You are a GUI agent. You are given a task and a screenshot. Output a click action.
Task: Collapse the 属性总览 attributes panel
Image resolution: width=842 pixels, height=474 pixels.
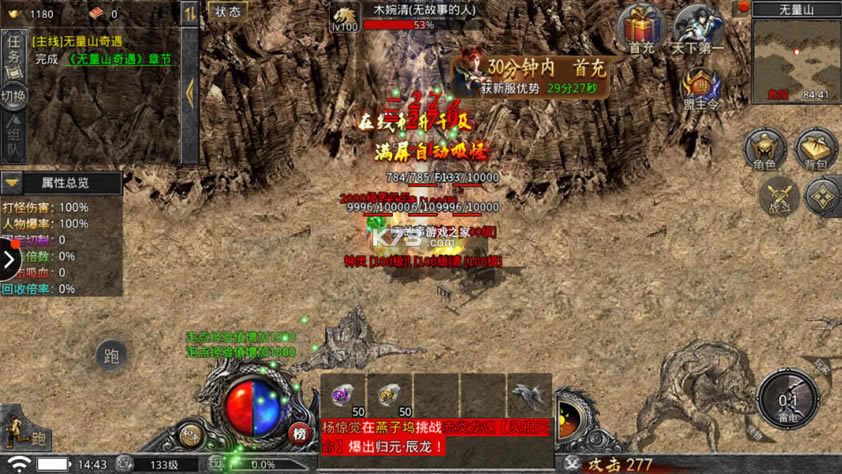pos(12,183)
